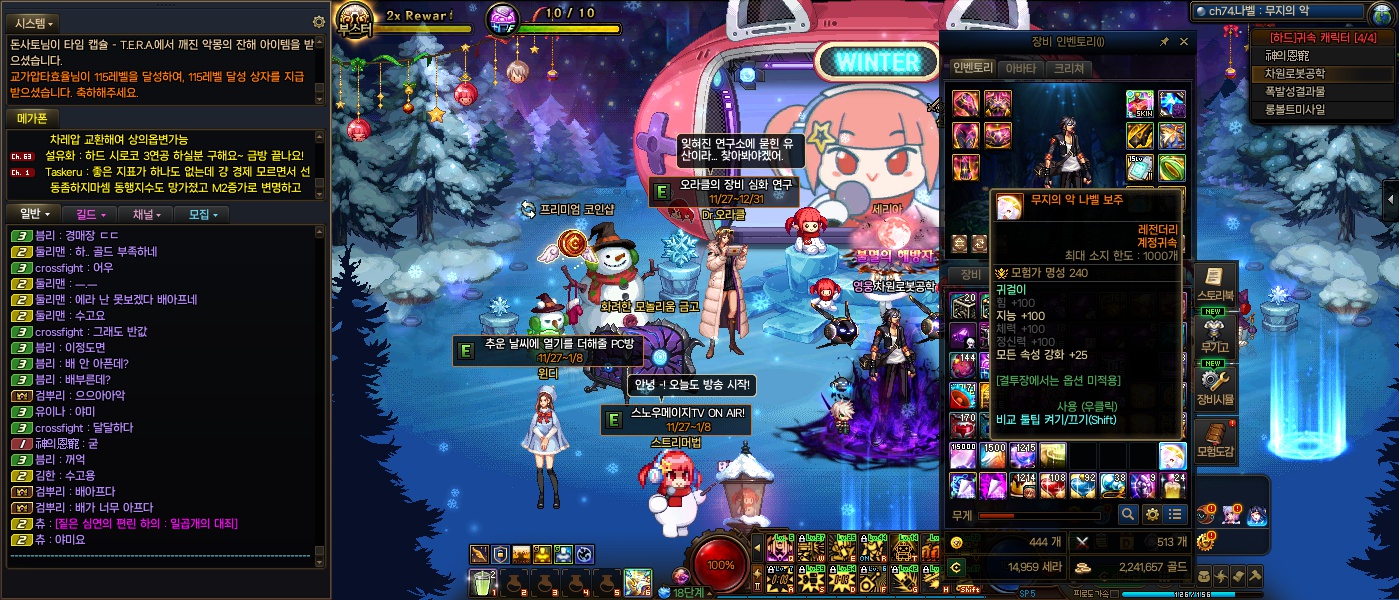Open the 스토리북 side button
Image resolution: width=1399 pixels, height=600 pixels.
(1215, 284)
